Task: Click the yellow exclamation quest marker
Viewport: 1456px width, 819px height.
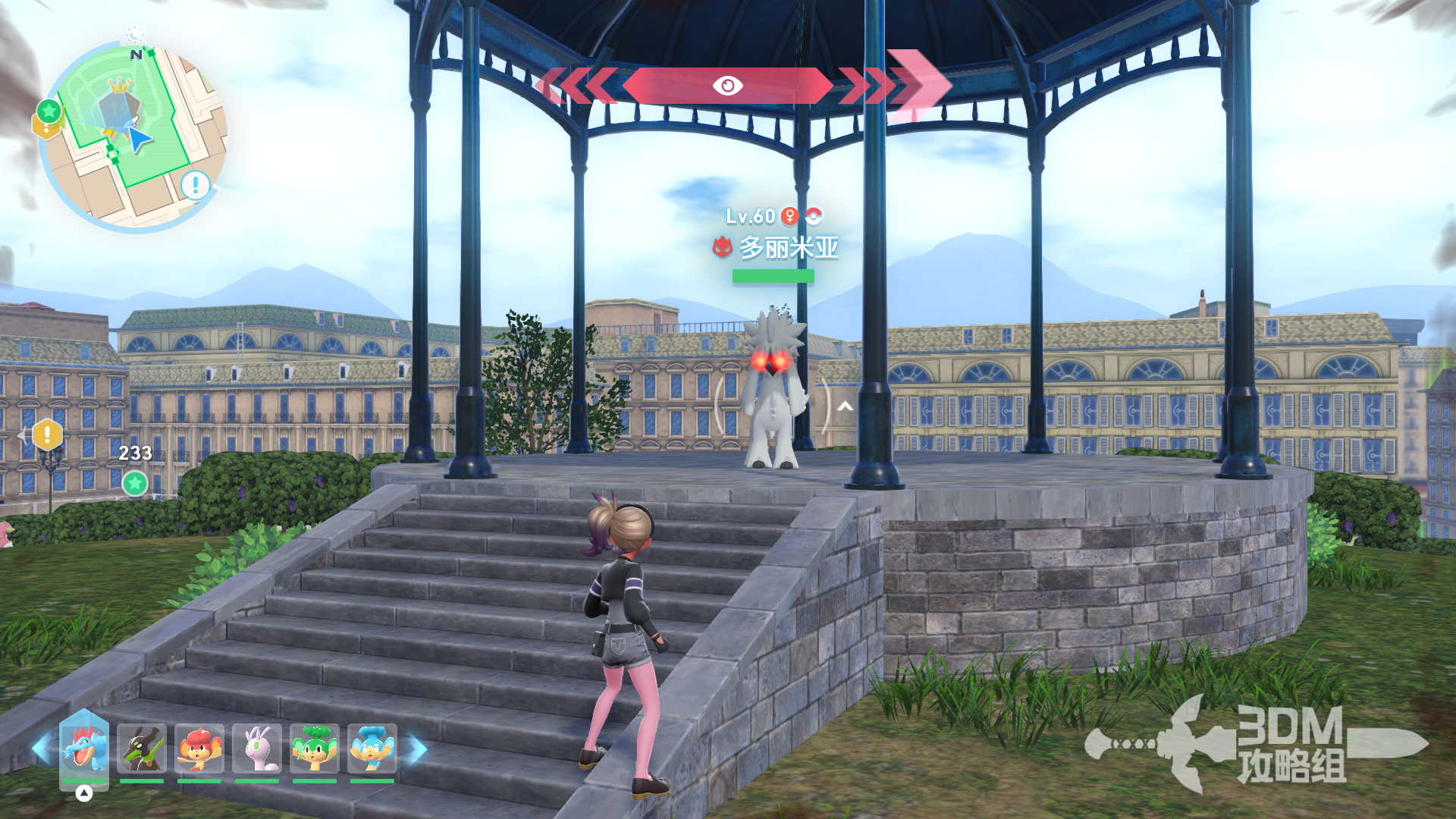Action: tap(47, 435)
